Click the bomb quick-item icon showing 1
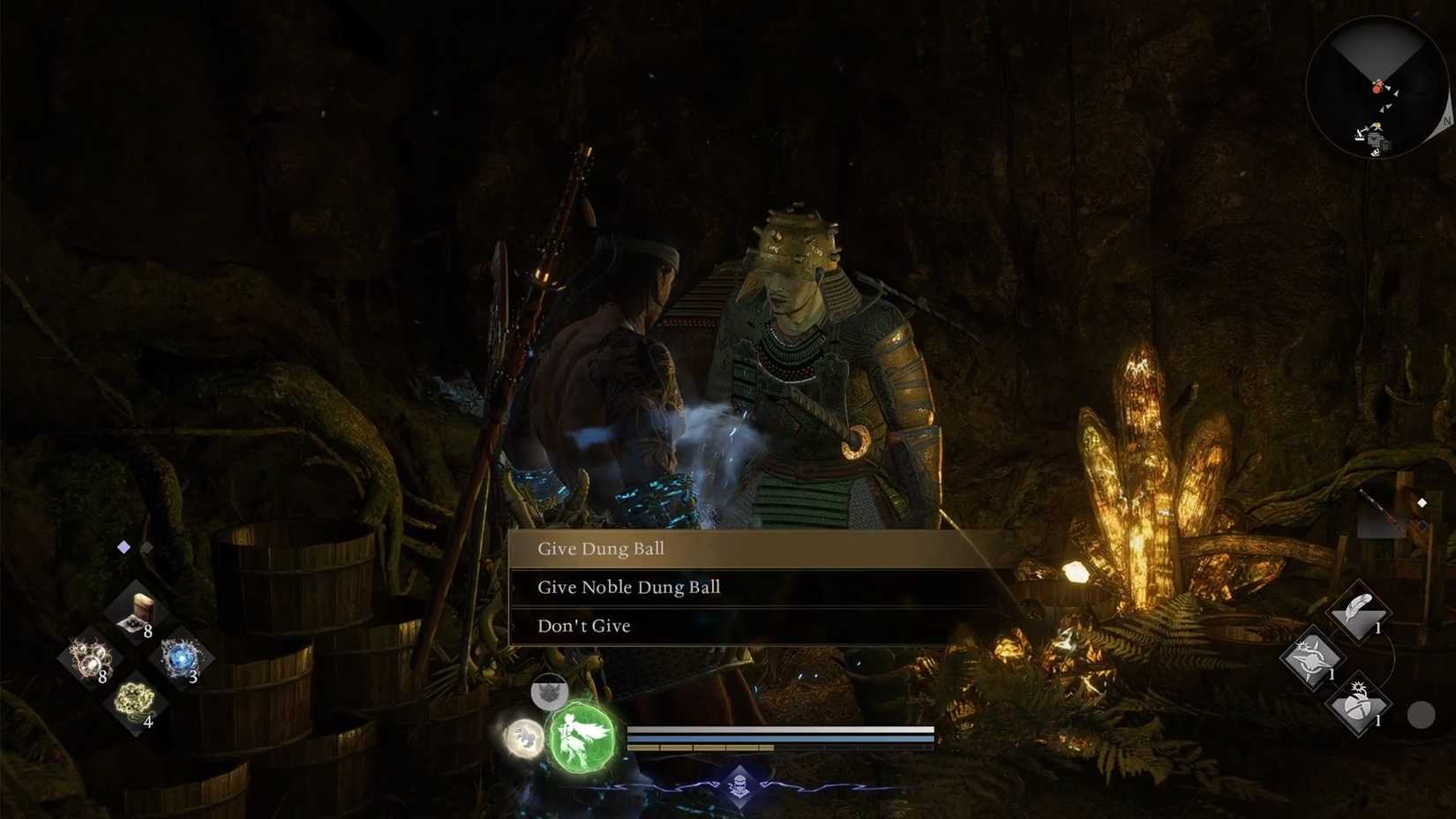This screenshot has width=1456, height=819. tap(1359, 706)
